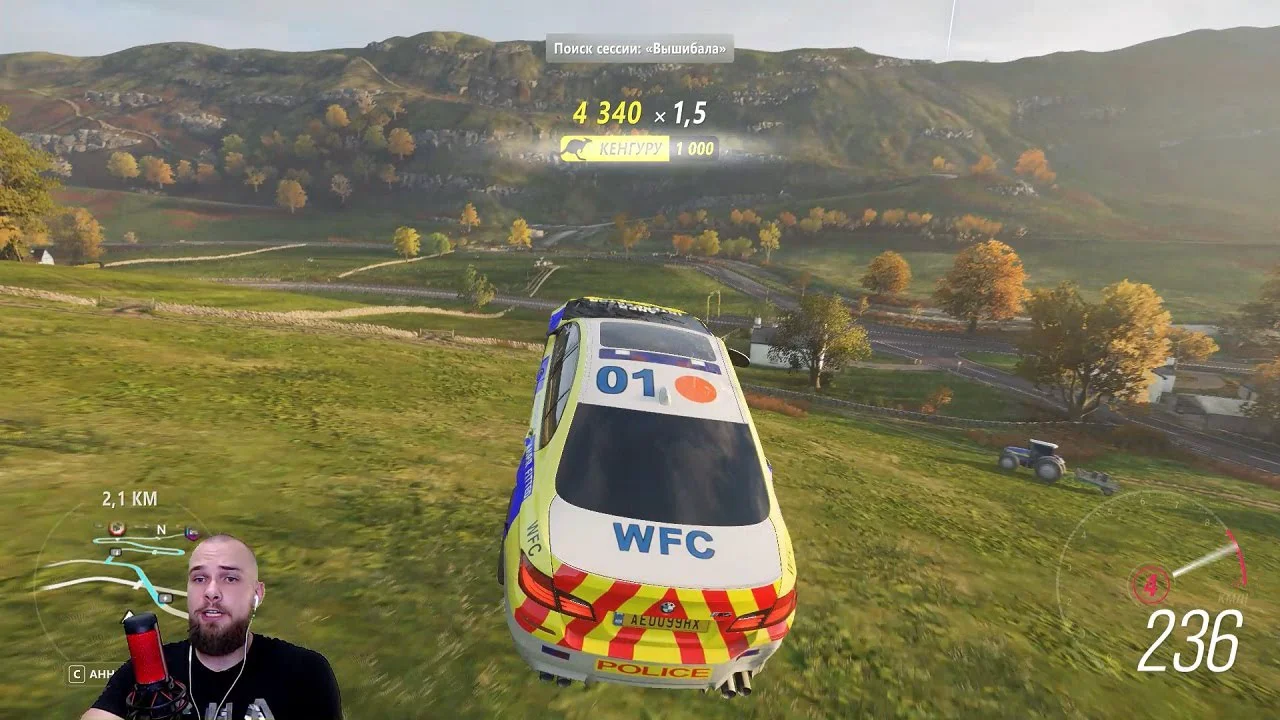1280x720 pixels.
Task: Click the Кенгуру skill badge
Action: tap(639, 148)
